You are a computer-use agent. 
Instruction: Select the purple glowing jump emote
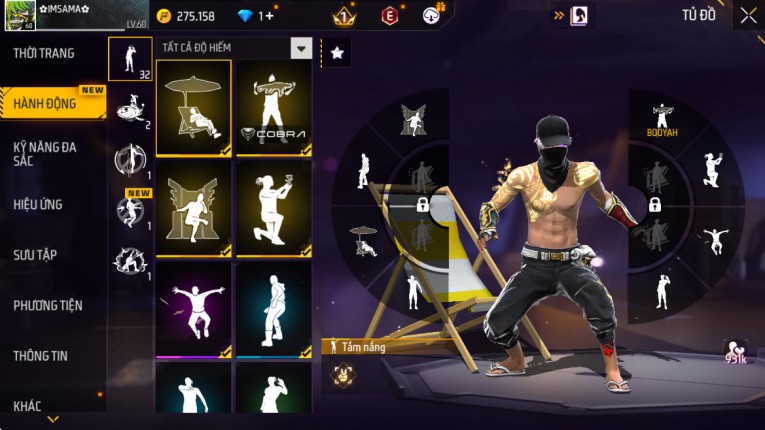[194, 309]
